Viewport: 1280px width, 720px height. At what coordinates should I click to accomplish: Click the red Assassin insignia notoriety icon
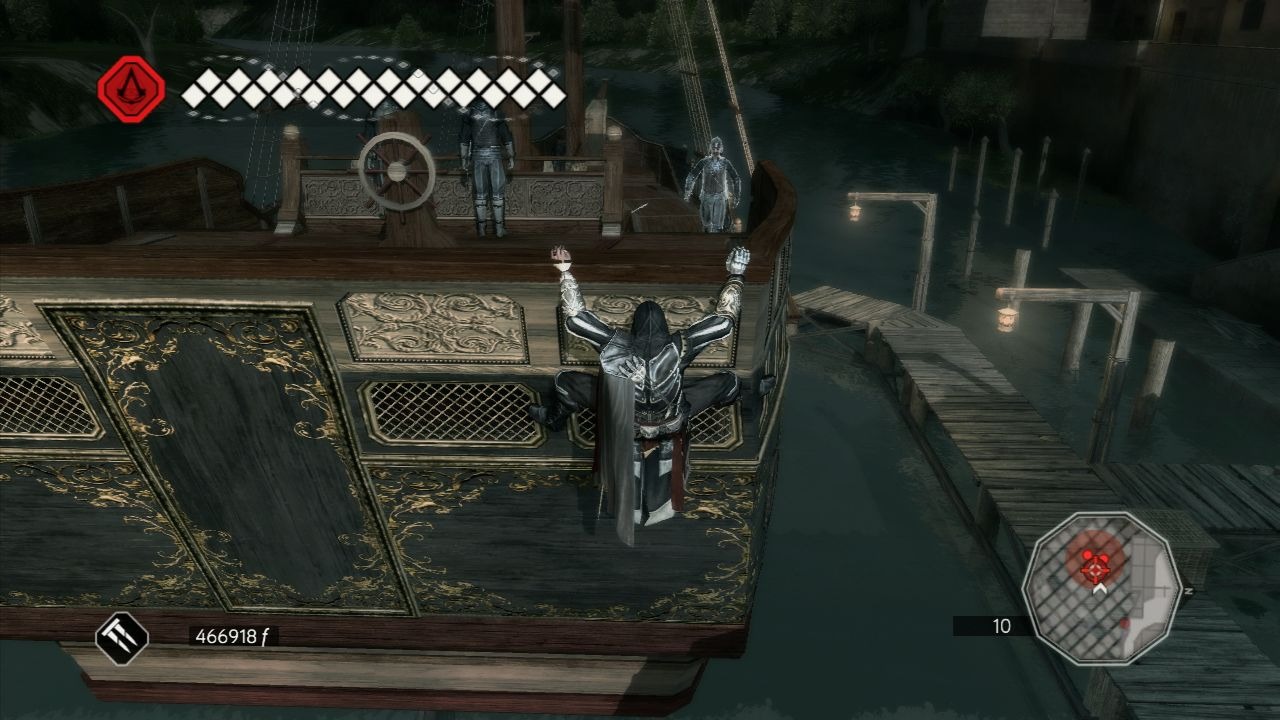(131, 90)
